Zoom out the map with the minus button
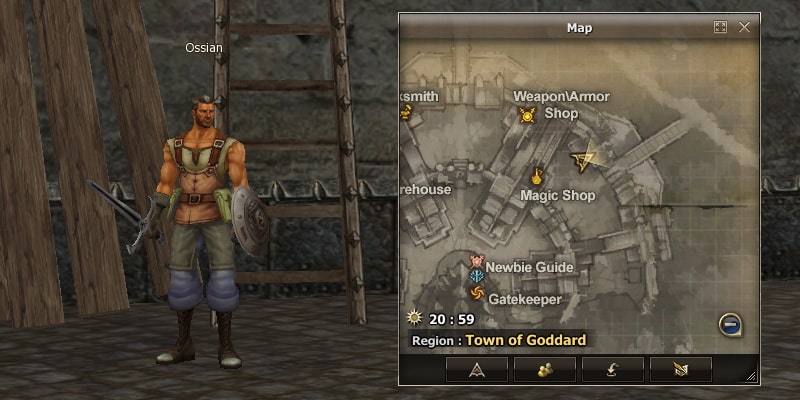The image size is (800, 400). click(x=731, y=324)
